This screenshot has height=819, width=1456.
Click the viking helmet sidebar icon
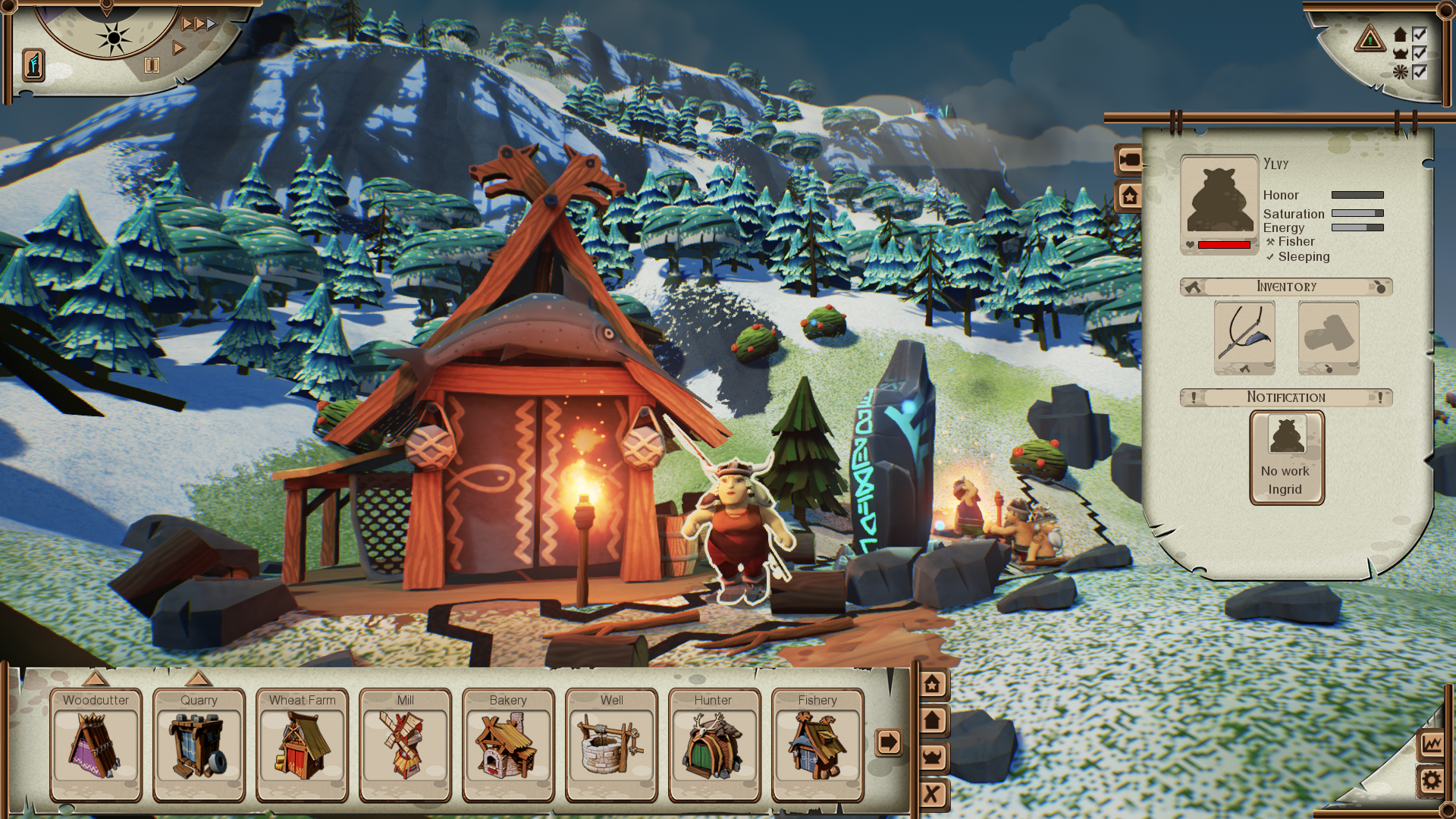tap(934, 756)
